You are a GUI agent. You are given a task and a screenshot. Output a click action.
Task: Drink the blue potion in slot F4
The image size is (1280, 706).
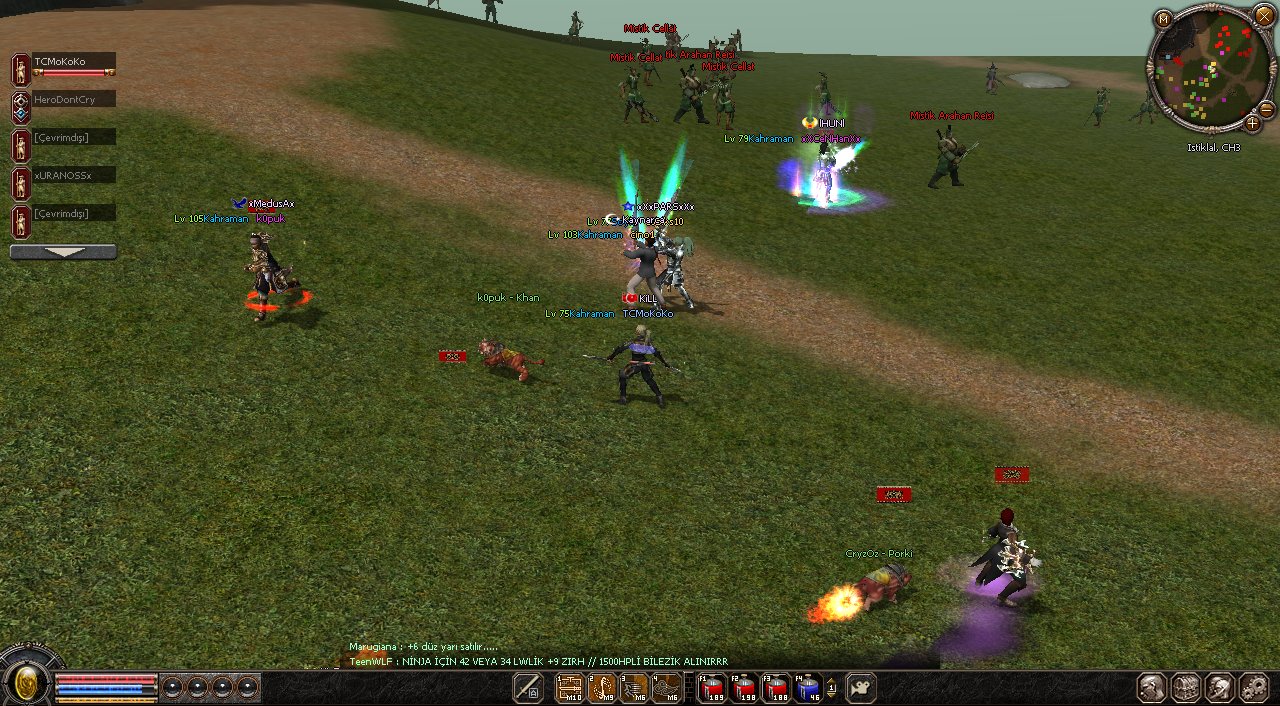point(808,688)
